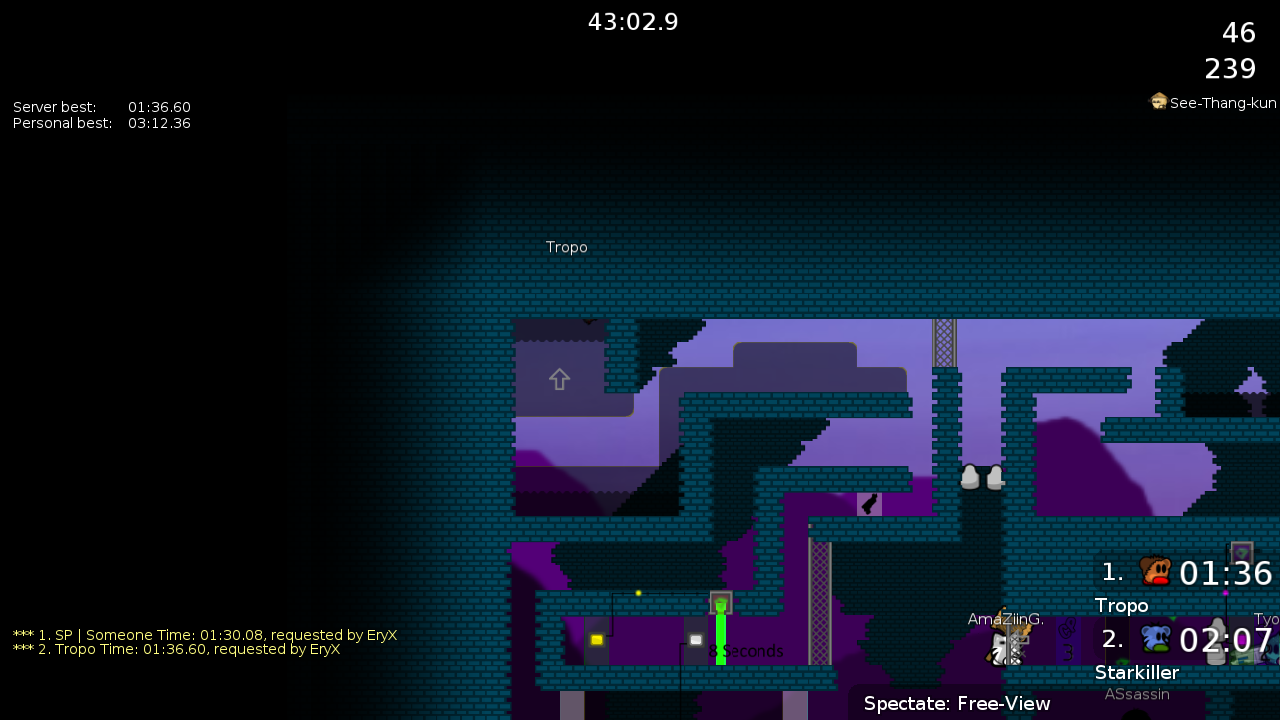Click the 239 kill counter number
Image resolution: width=1280 pixels, height=720 pixels.
(1229, 68)
